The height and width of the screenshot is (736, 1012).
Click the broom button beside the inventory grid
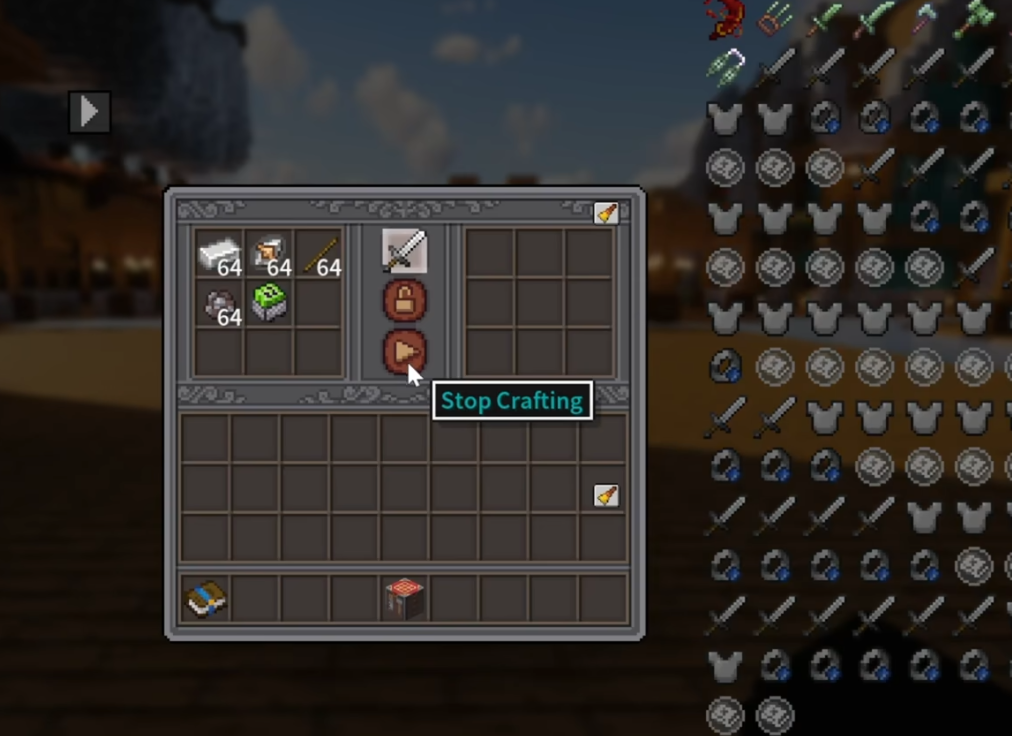click(606, 495)
